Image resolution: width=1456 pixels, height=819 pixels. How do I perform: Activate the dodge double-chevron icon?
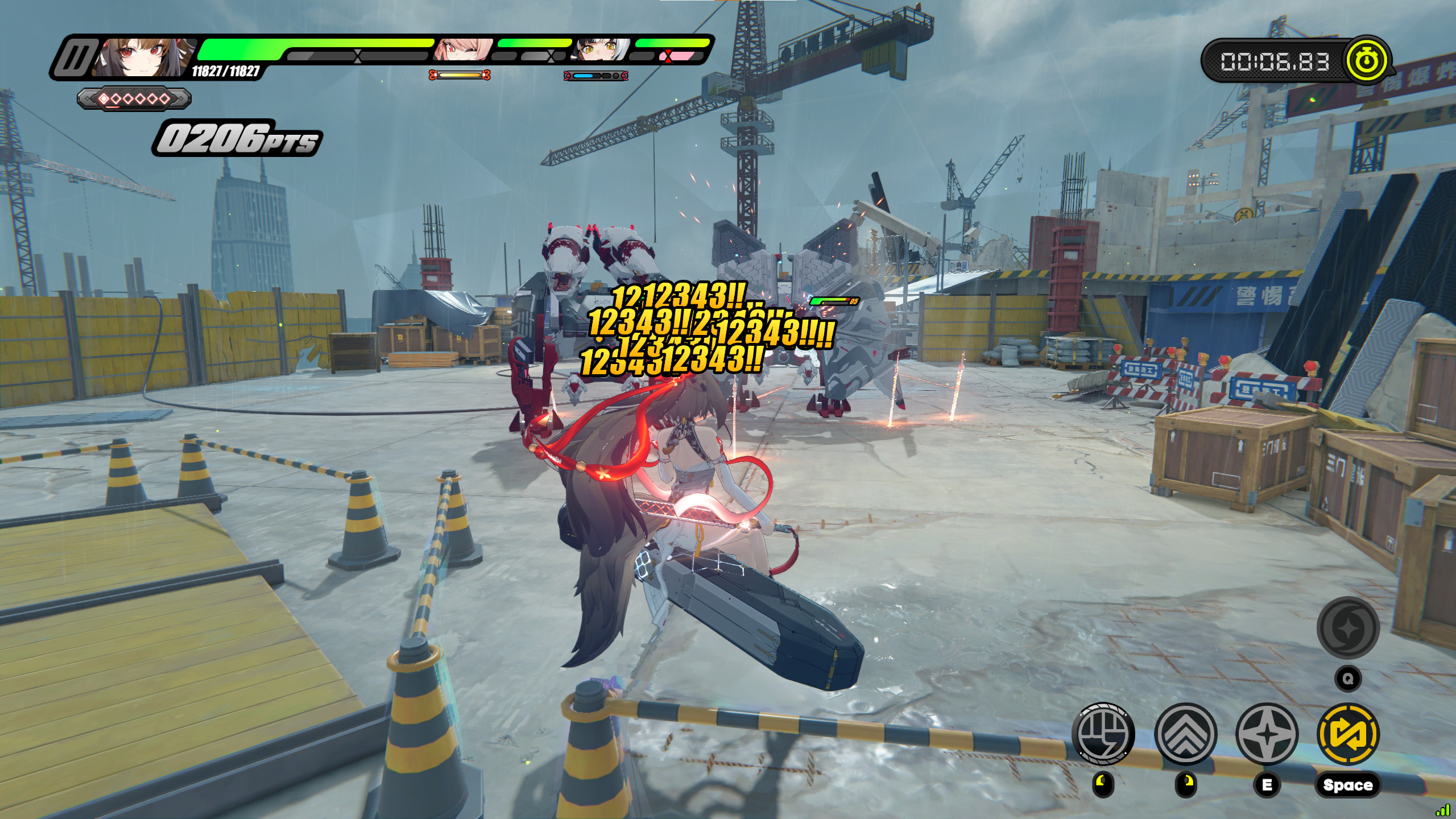pyautogui.click(x=1185, y=733)
